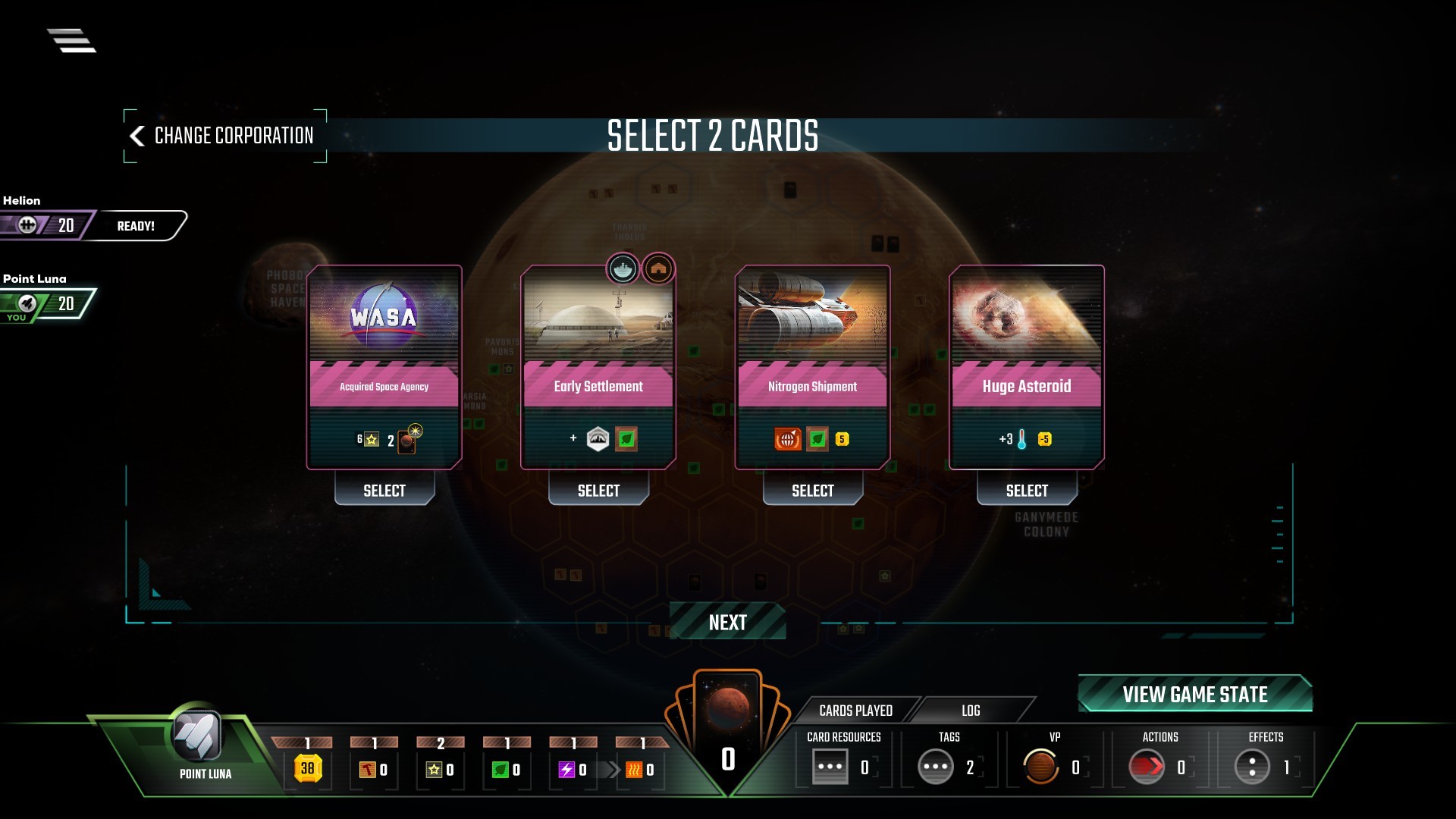The height and width of the screenshot is (819, 1456).
Task: Click Select under Early Settlement
Action: (x=598, y=491)
